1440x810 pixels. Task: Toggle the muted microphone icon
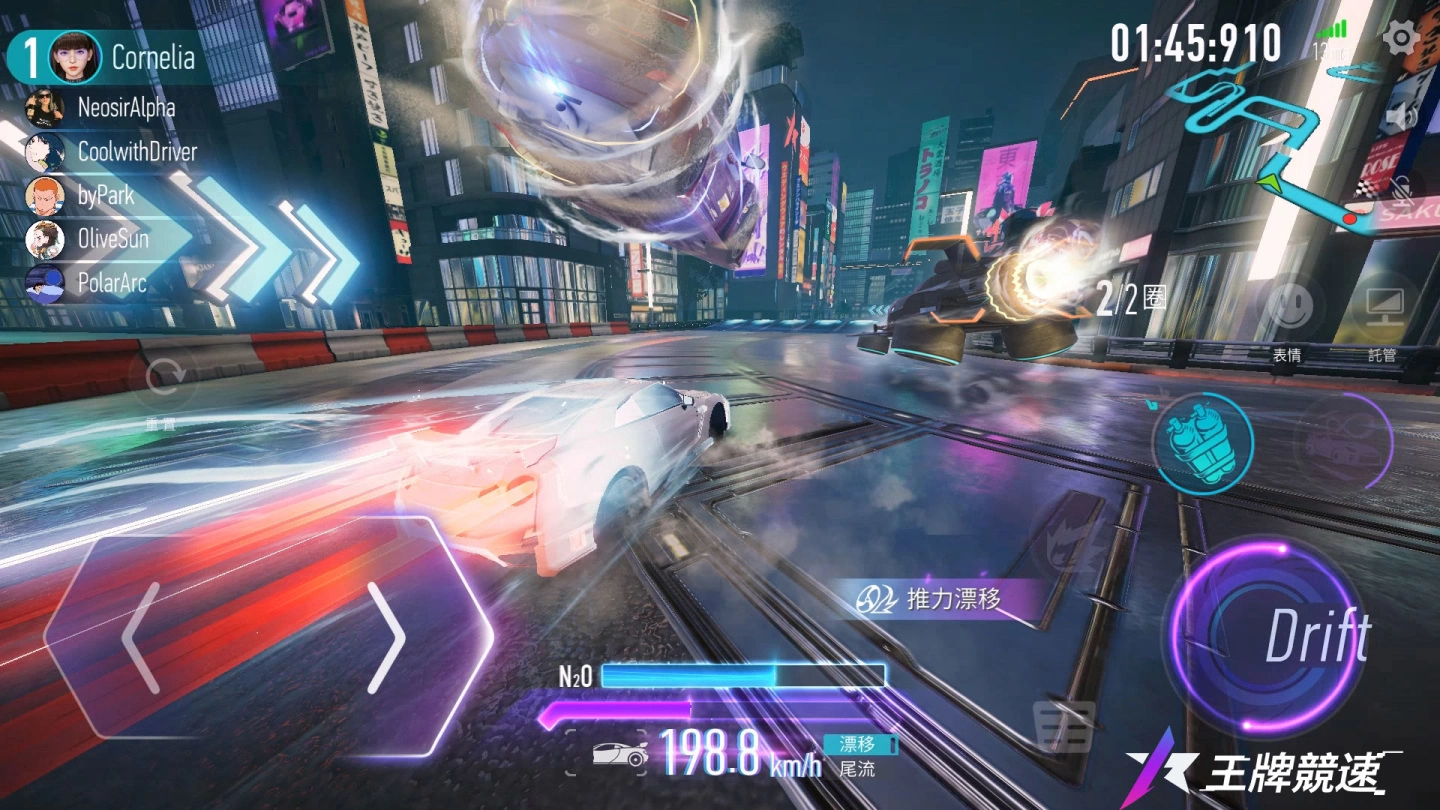(x=1402, y=186)
